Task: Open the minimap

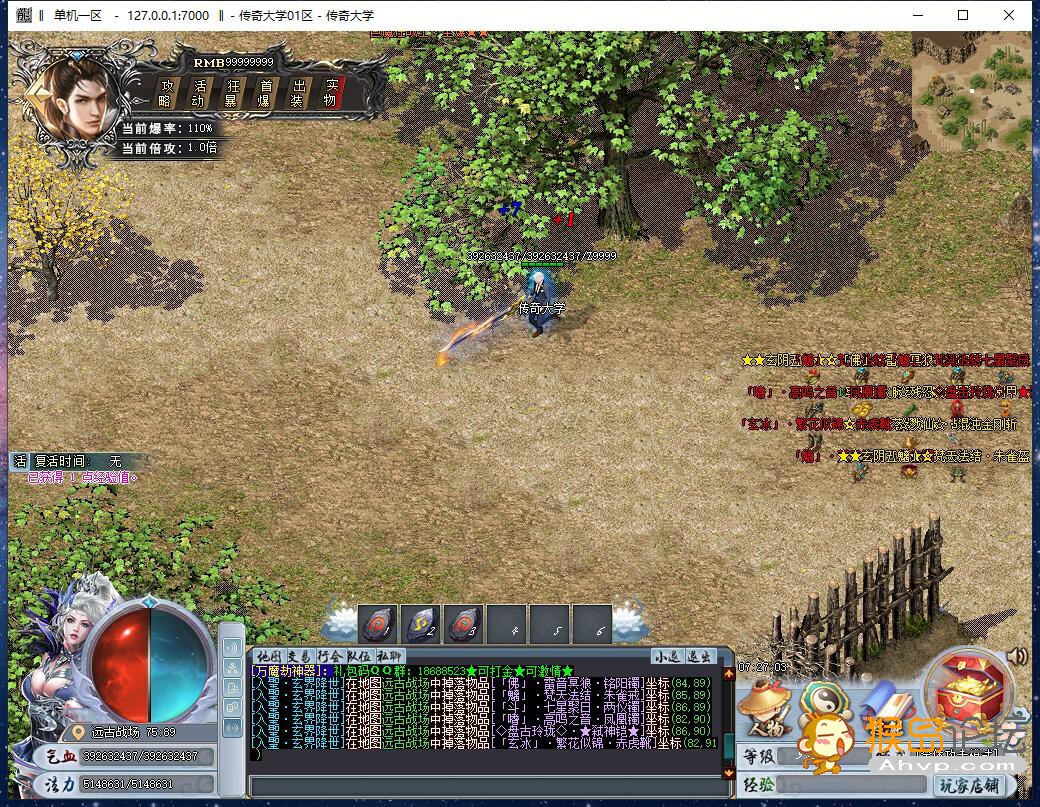Action: 971,90
